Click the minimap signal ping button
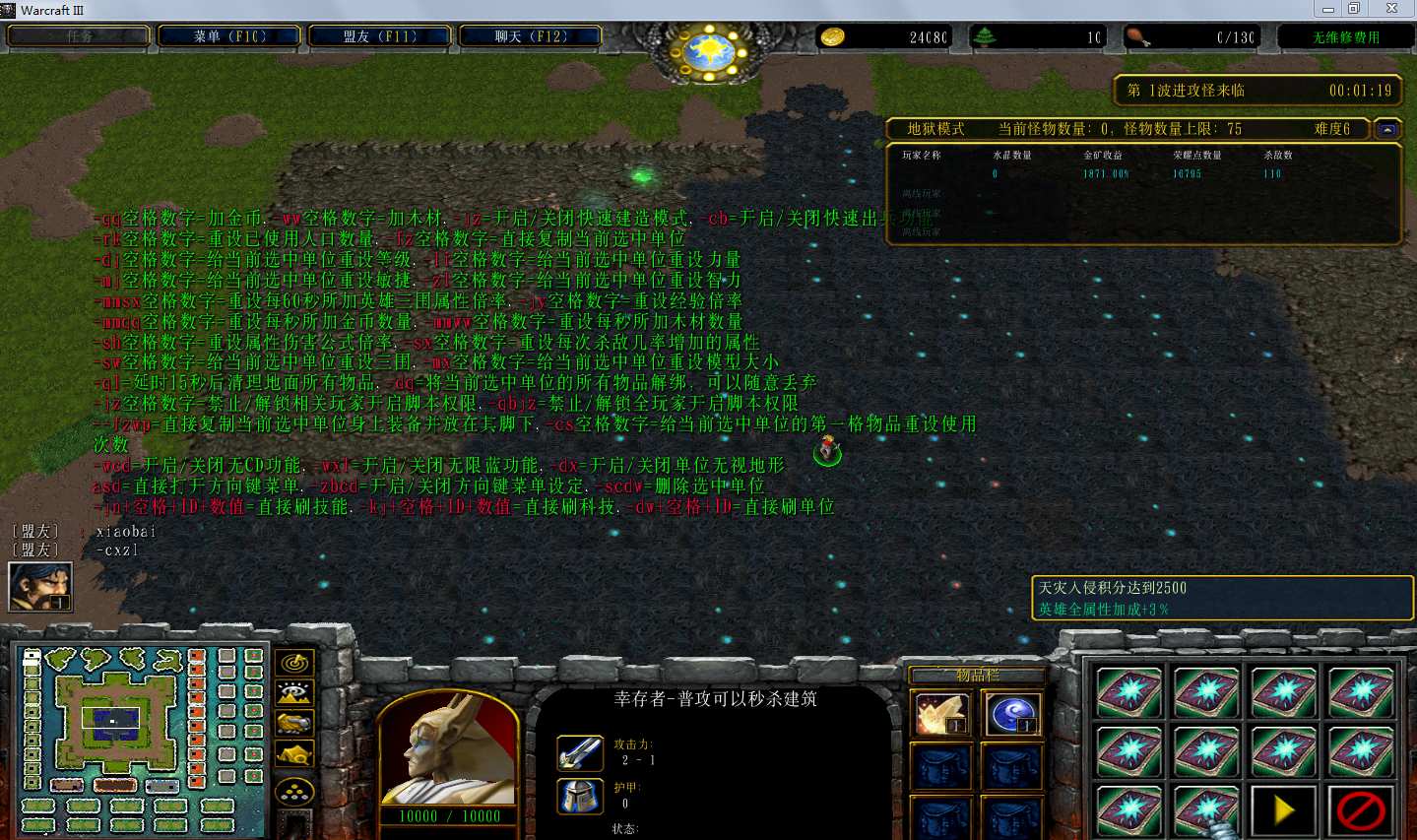 [294, 663]
